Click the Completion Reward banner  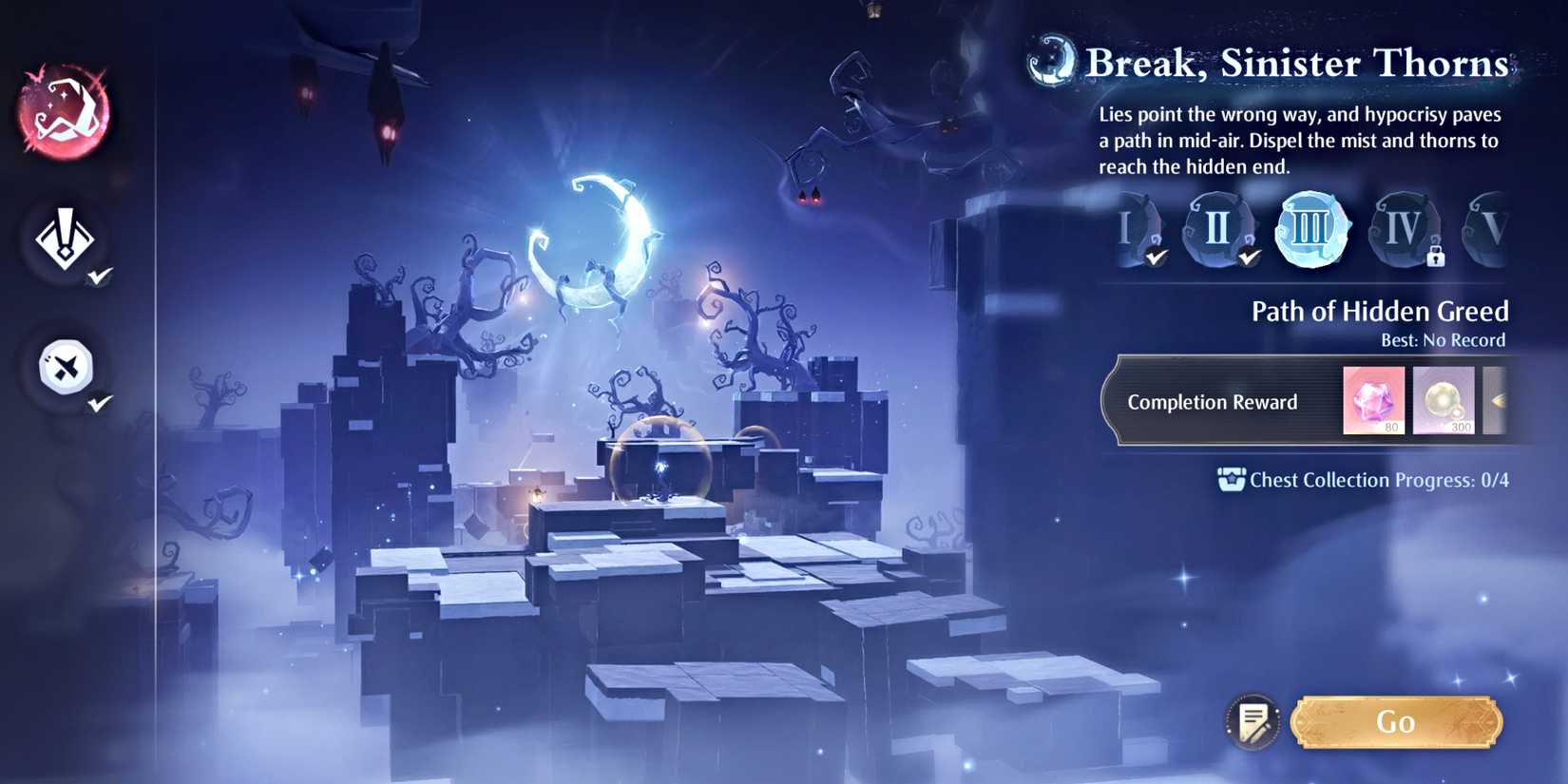[x=1212, y=402]
